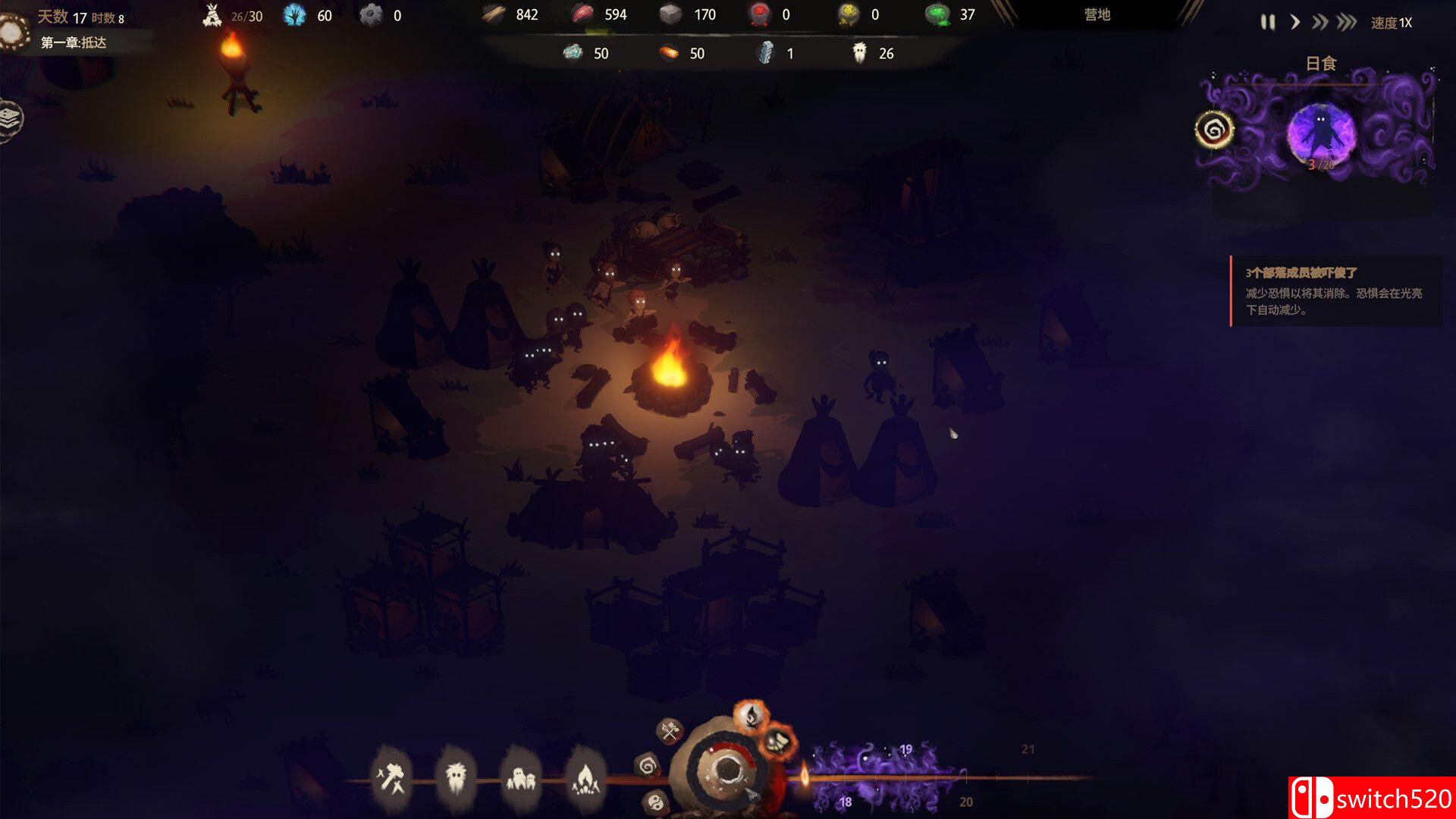
Task: Click the glowing spiral icon beside eclipse panel
Action: point(1214,130)
